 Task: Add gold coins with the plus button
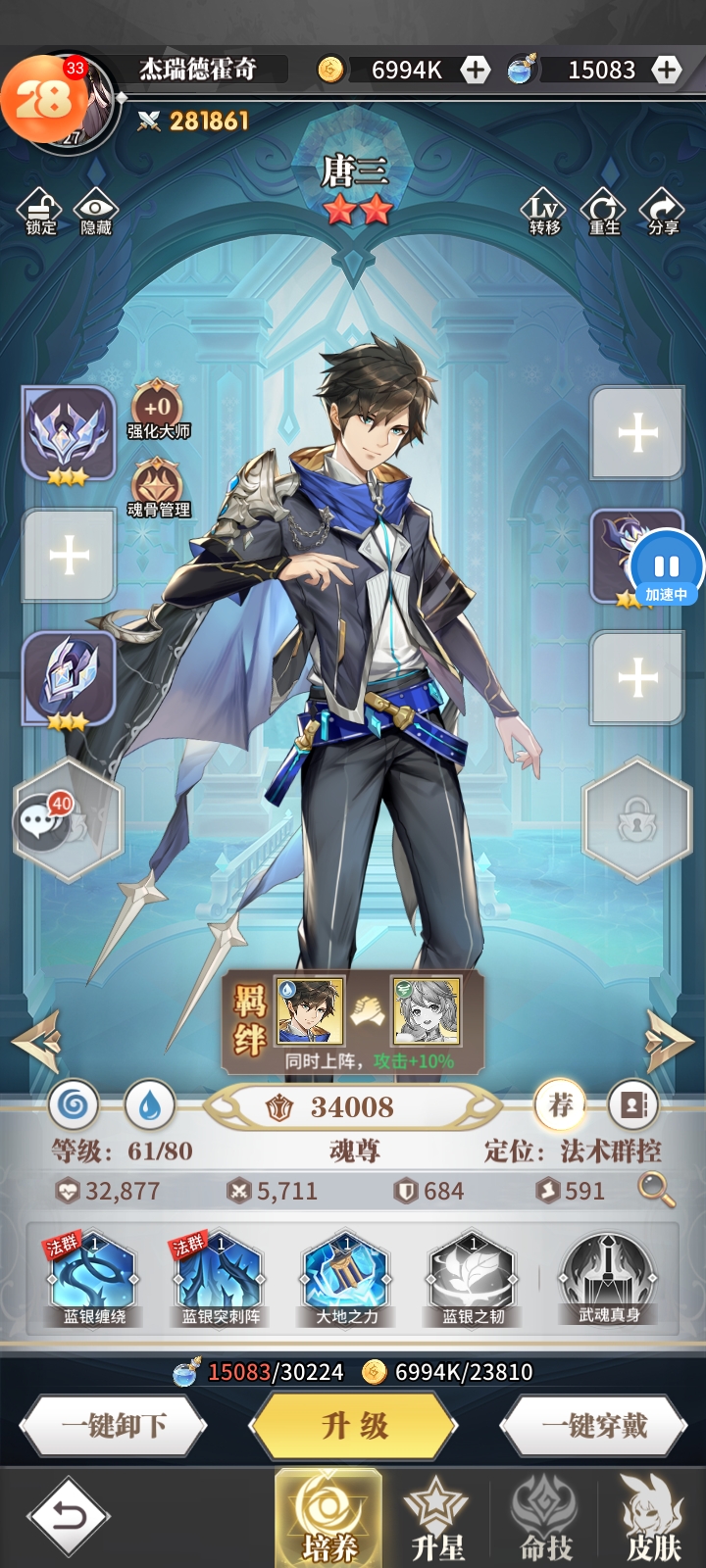(x=476, y=70)
